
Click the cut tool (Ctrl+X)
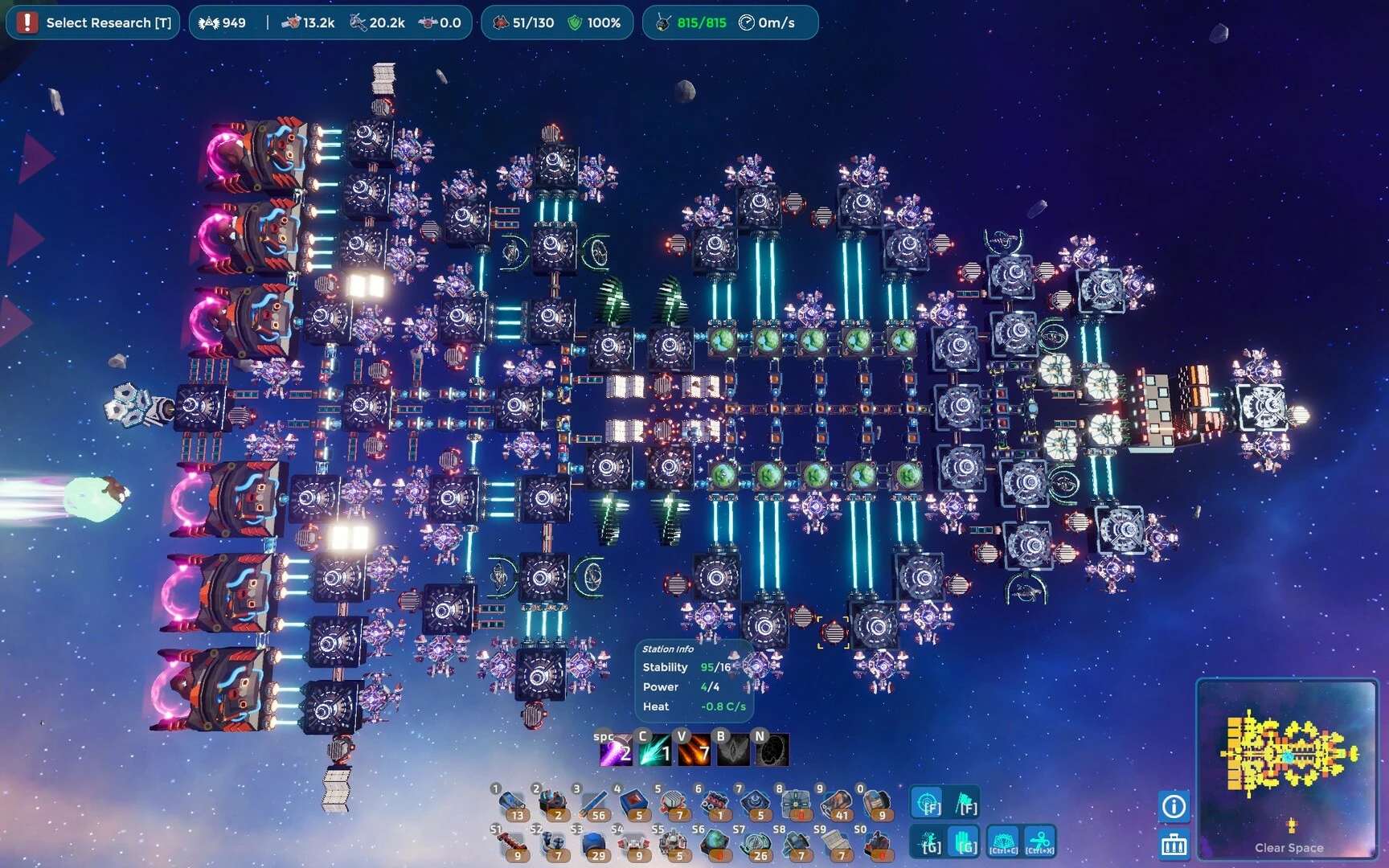point(1039,841)
